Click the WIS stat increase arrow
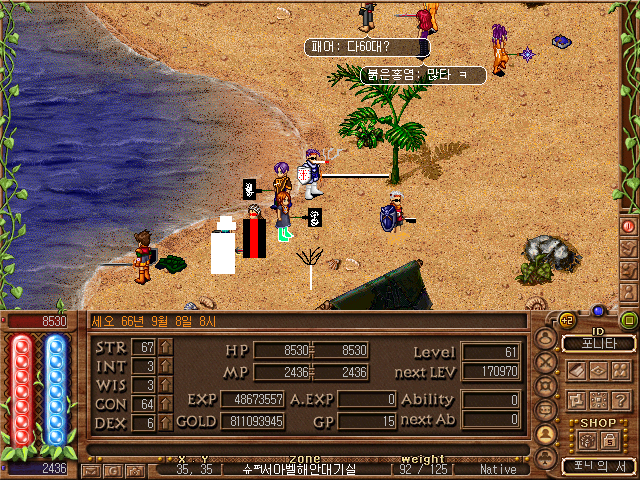The height and width of the screenshot is (480, 640). pyautogui.click(x=165, y=385)
